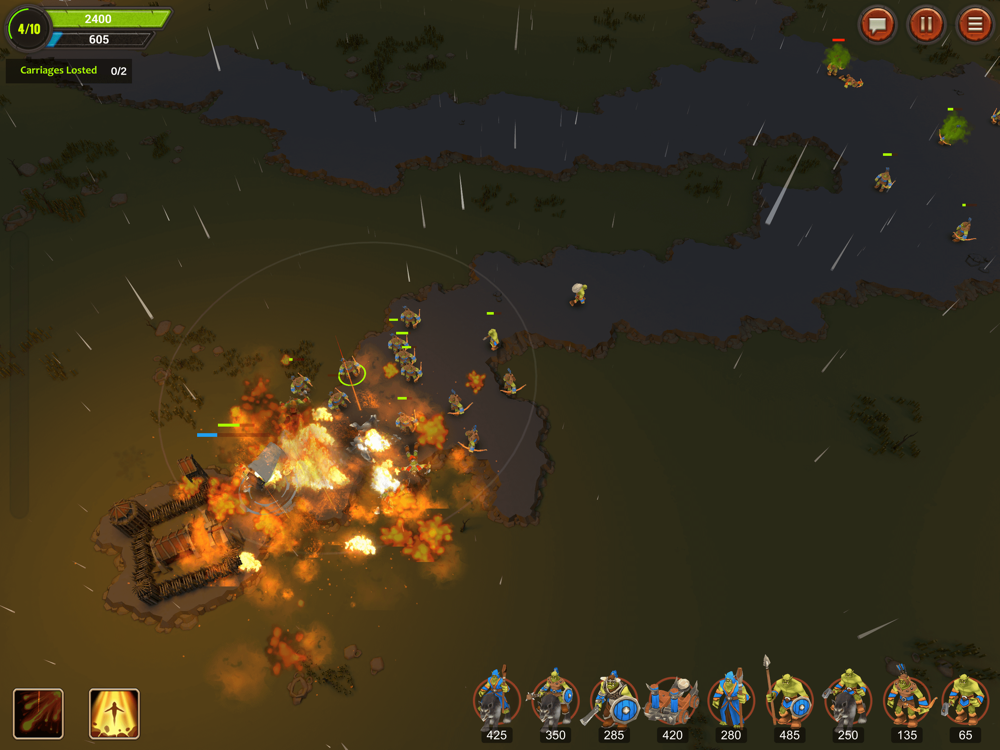The width and height of the screenshot is (1000, 750).
Task: Recruit the wolf rider unit costing 425
Action: [x=496, y=701]
